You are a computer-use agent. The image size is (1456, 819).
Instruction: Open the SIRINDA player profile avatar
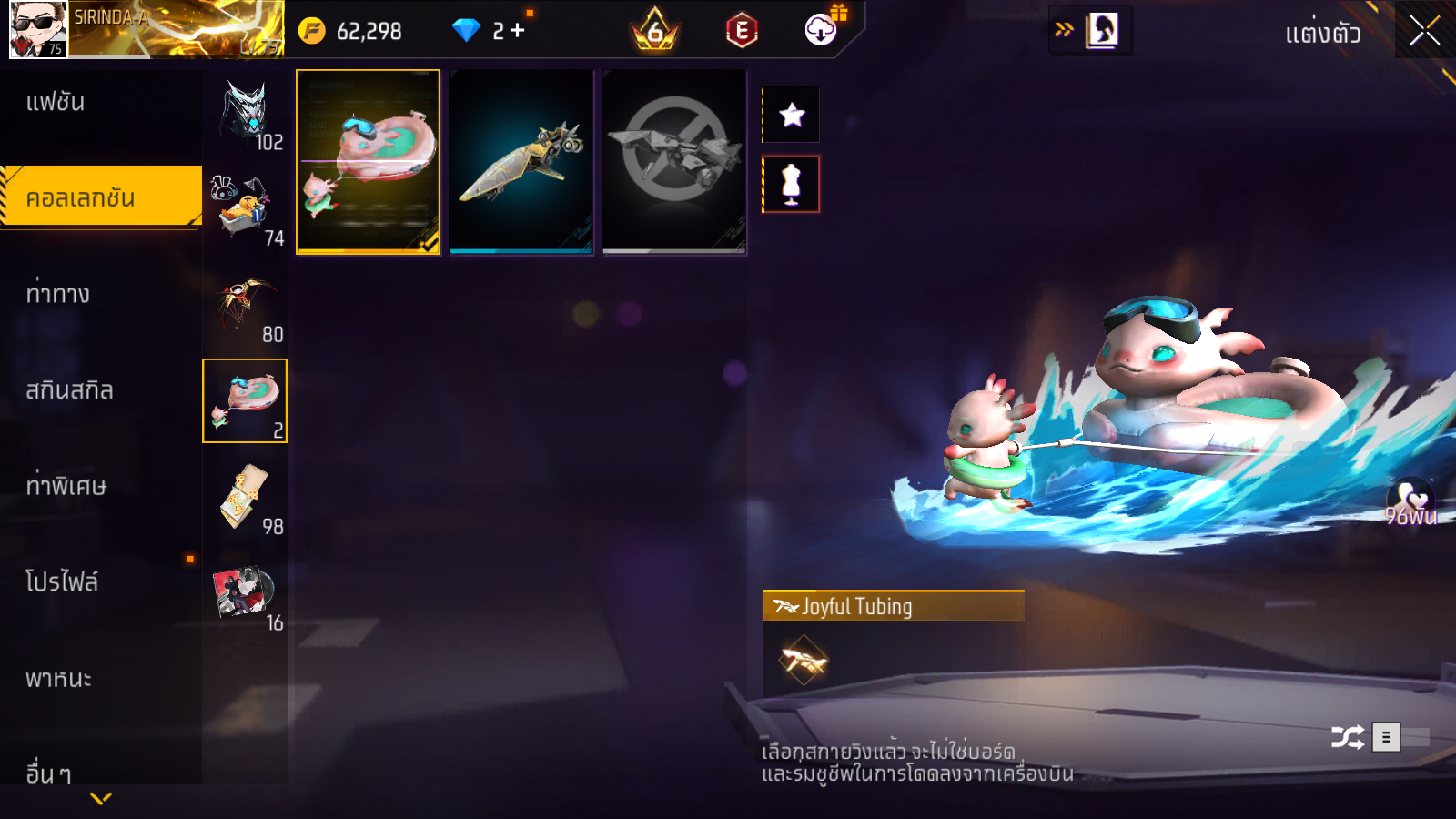click(x=38, y=30)
